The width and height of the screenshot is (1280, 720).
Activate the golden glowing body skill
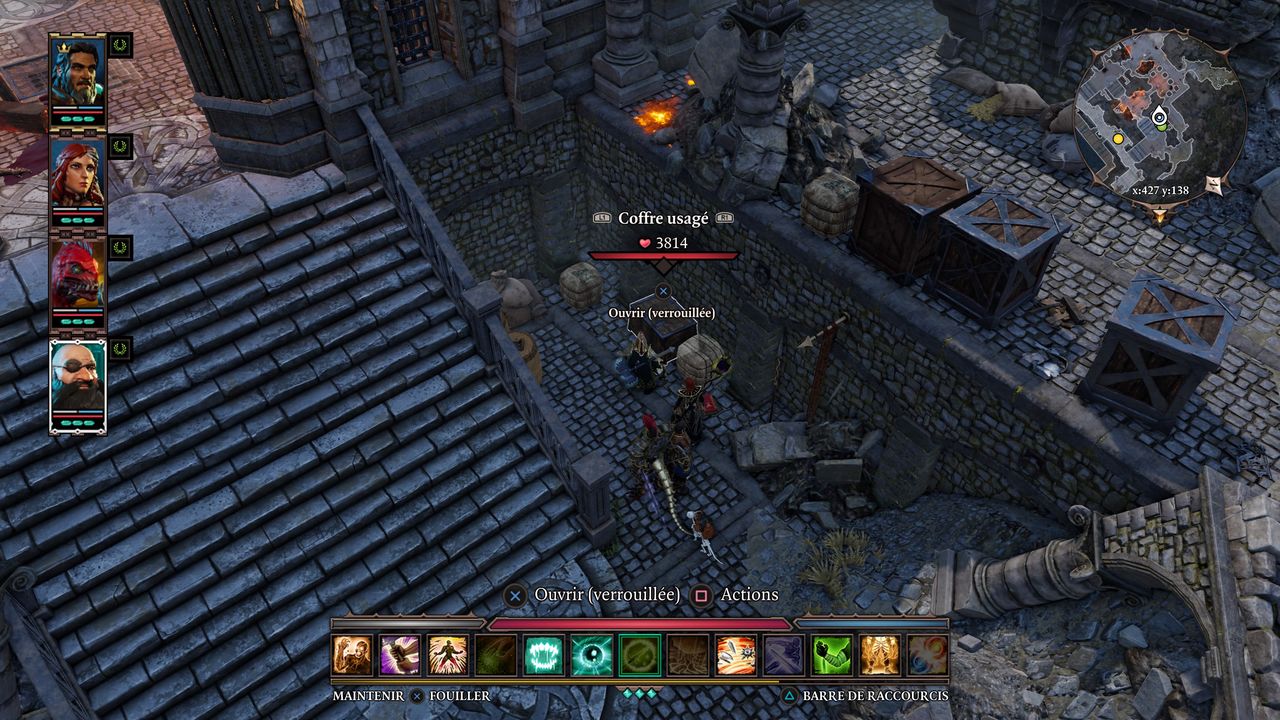tap(880, 655)
